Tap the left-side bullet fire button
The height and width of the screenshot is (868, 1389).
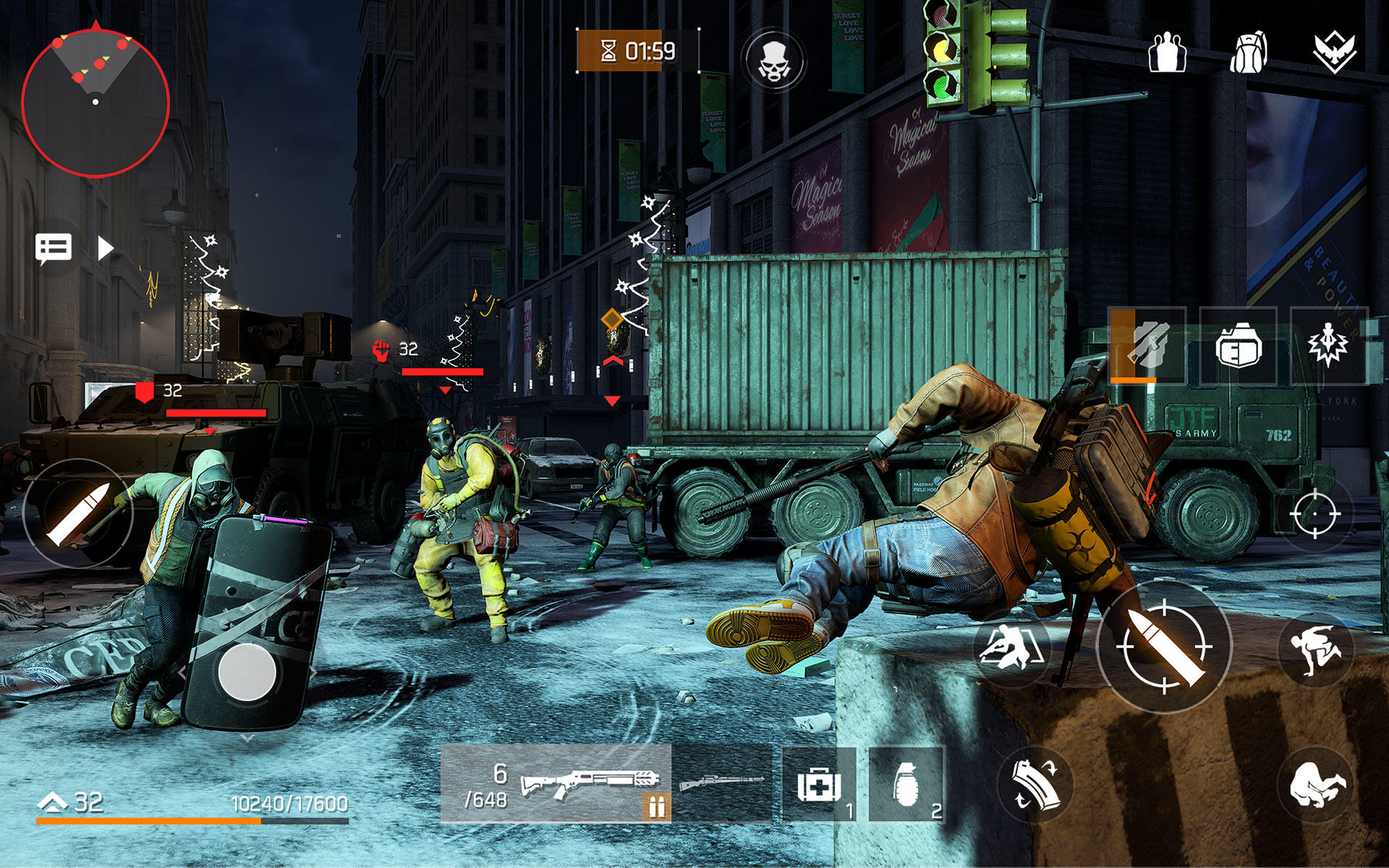coord(77,514)
